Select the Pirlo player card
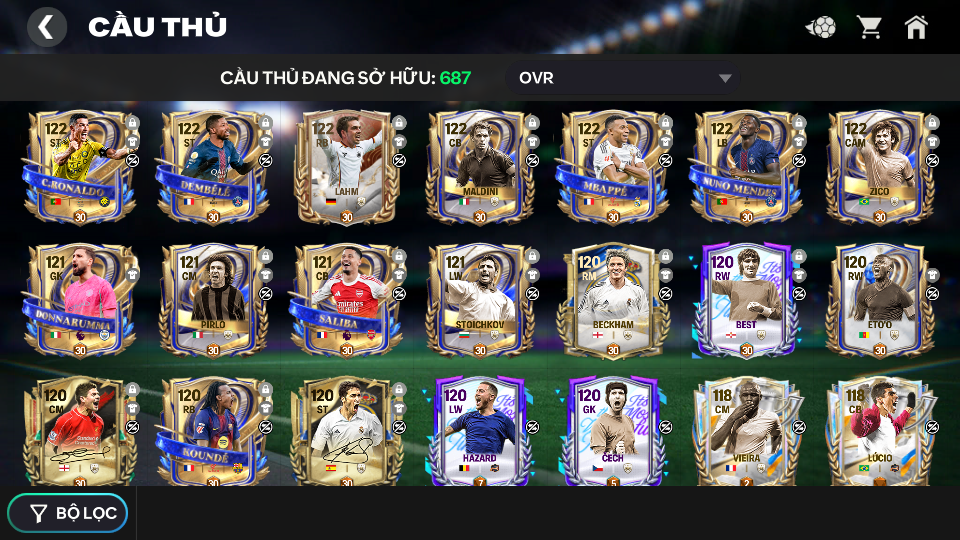960x540 pixels. pos(212,299)
